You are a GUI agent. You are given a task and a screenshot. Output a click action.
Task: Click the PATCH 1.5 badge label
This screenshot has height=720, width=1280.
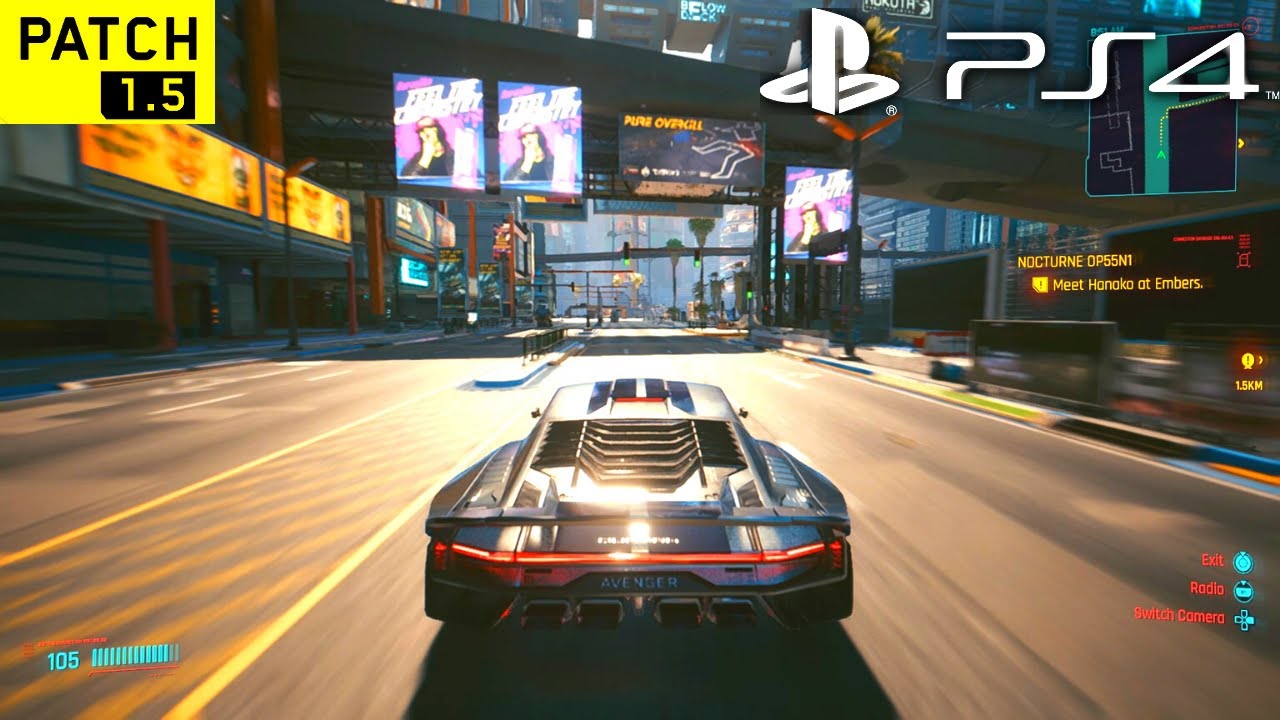click(105, 60)
